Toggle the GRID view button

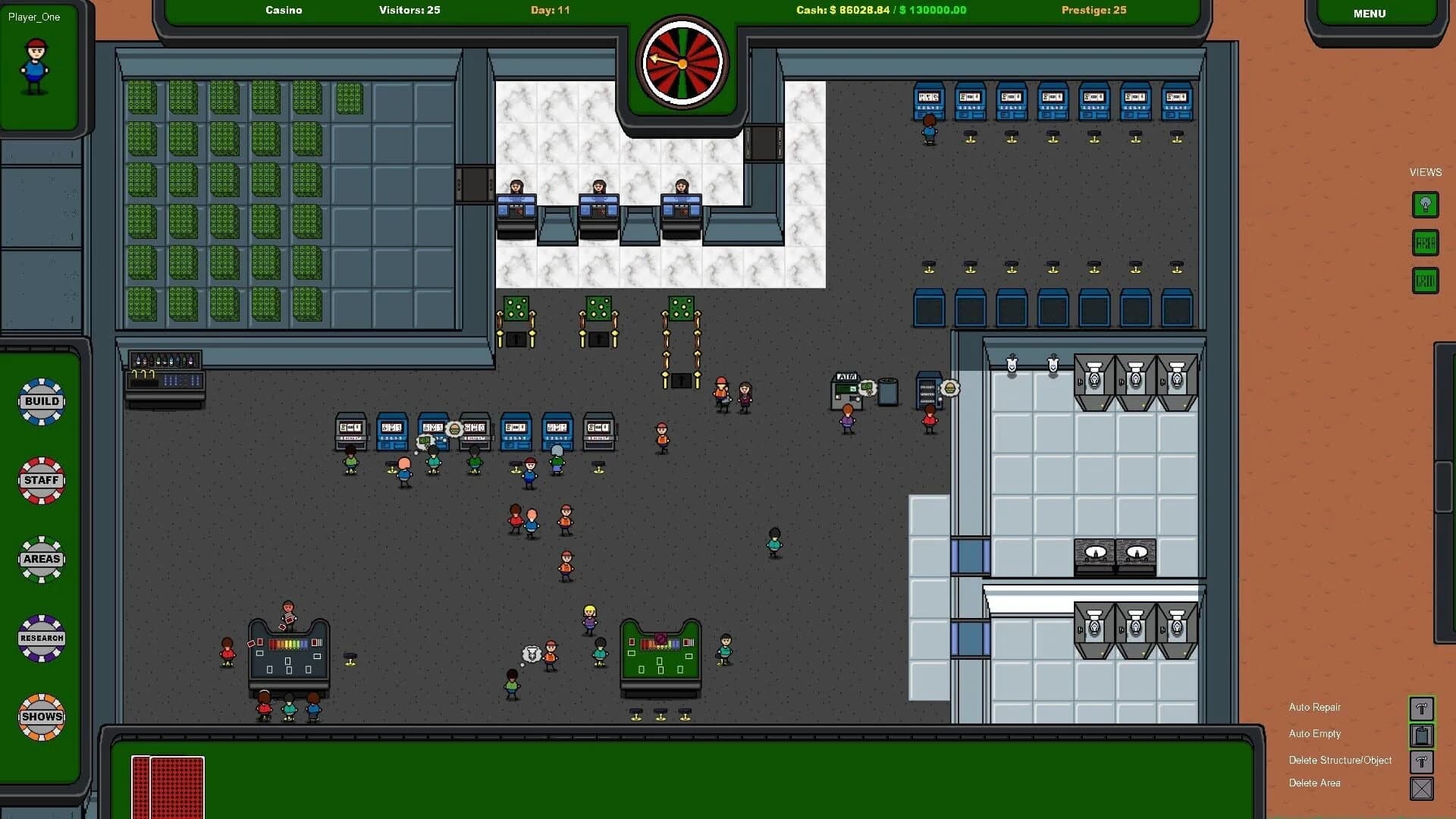1425,280
